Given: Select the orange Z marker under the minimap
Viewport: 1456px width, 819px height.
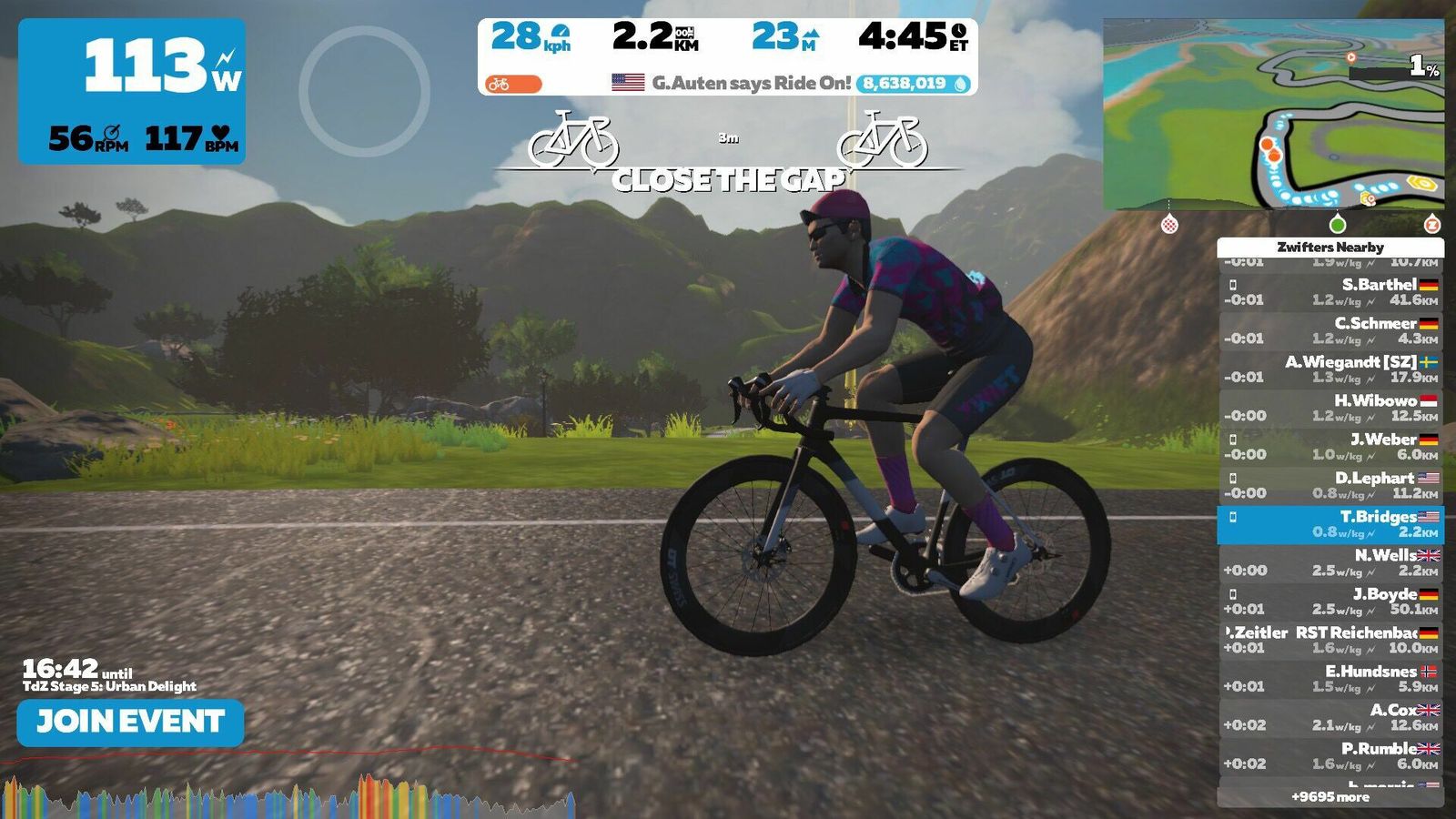Looking at the screenshot, I should 1431,224.
